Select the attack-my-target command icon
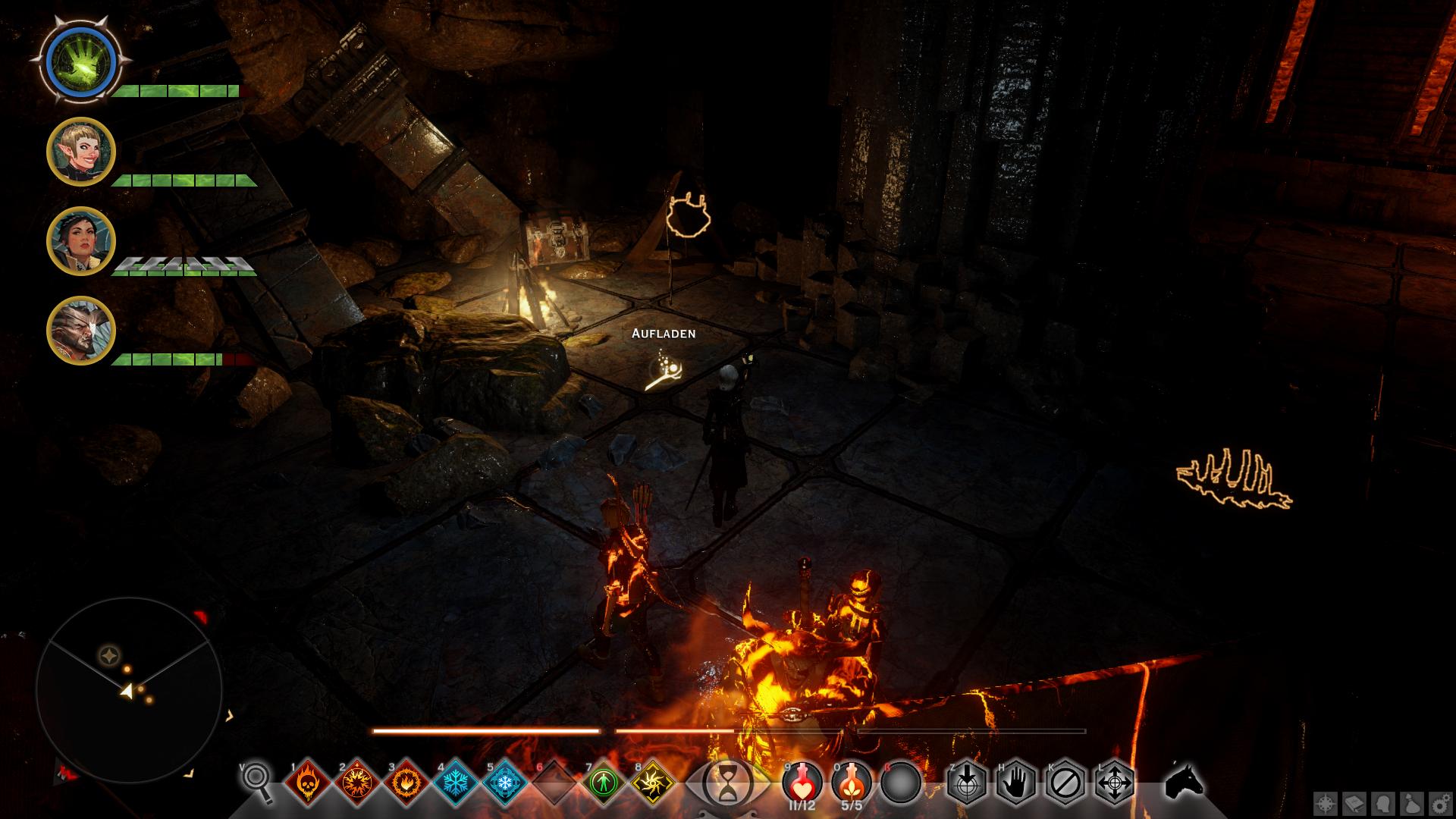 (967, 782)
